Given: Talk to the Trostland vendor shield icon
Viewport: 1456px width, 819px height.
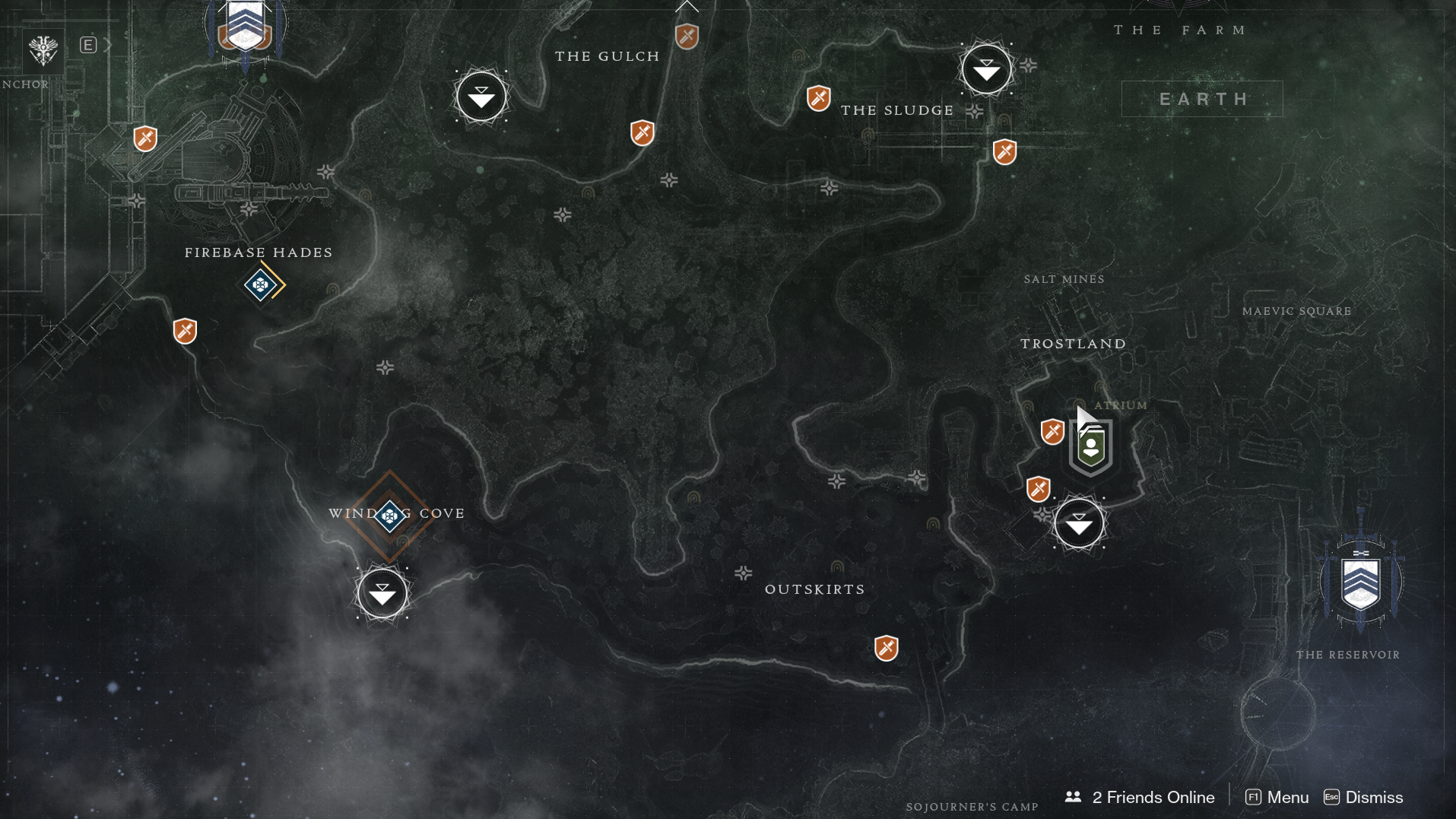Looking at the screenshot, I should (1091, 446).
